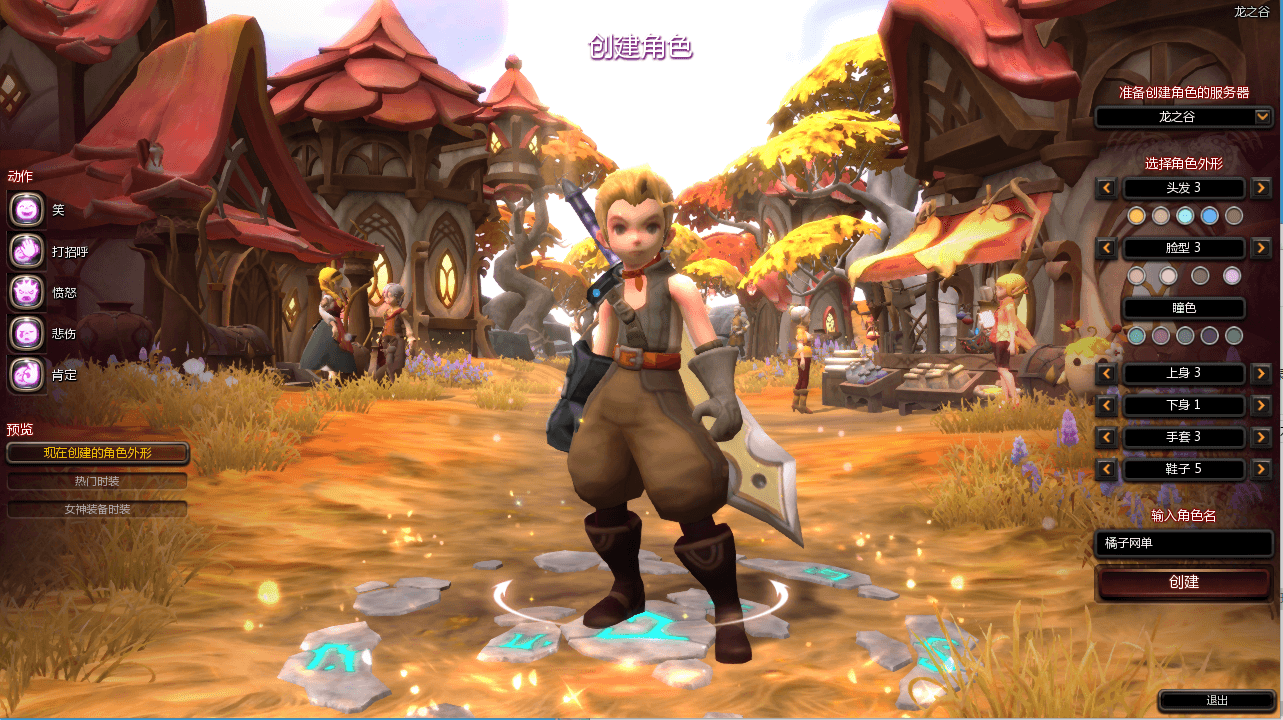Choose the purple face tone swatch
Image resolution: width=1283 pixels, height=720 pixels.
tap(1233, 276)
